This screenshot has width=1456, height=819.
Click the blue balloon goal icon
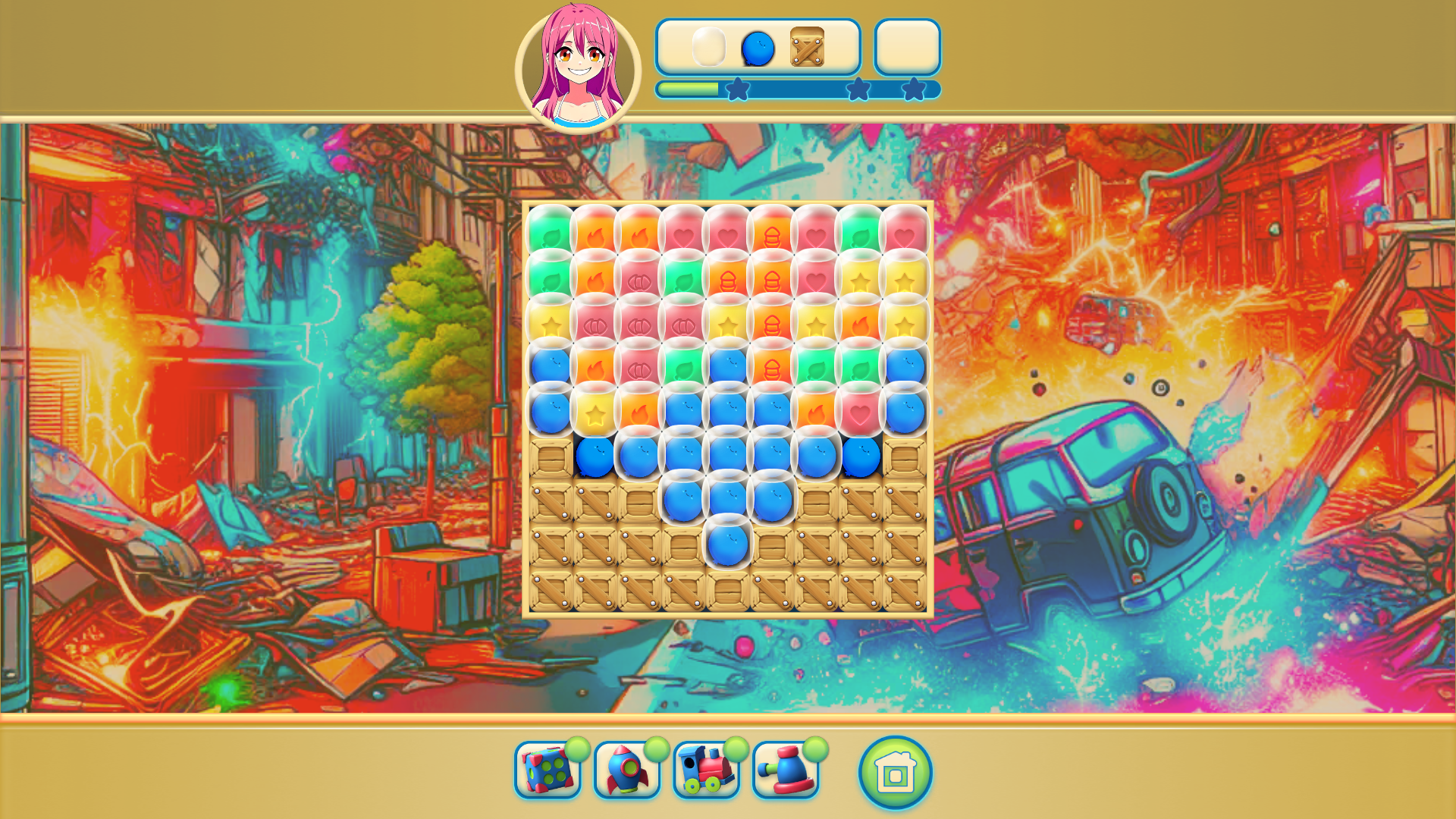758,48
